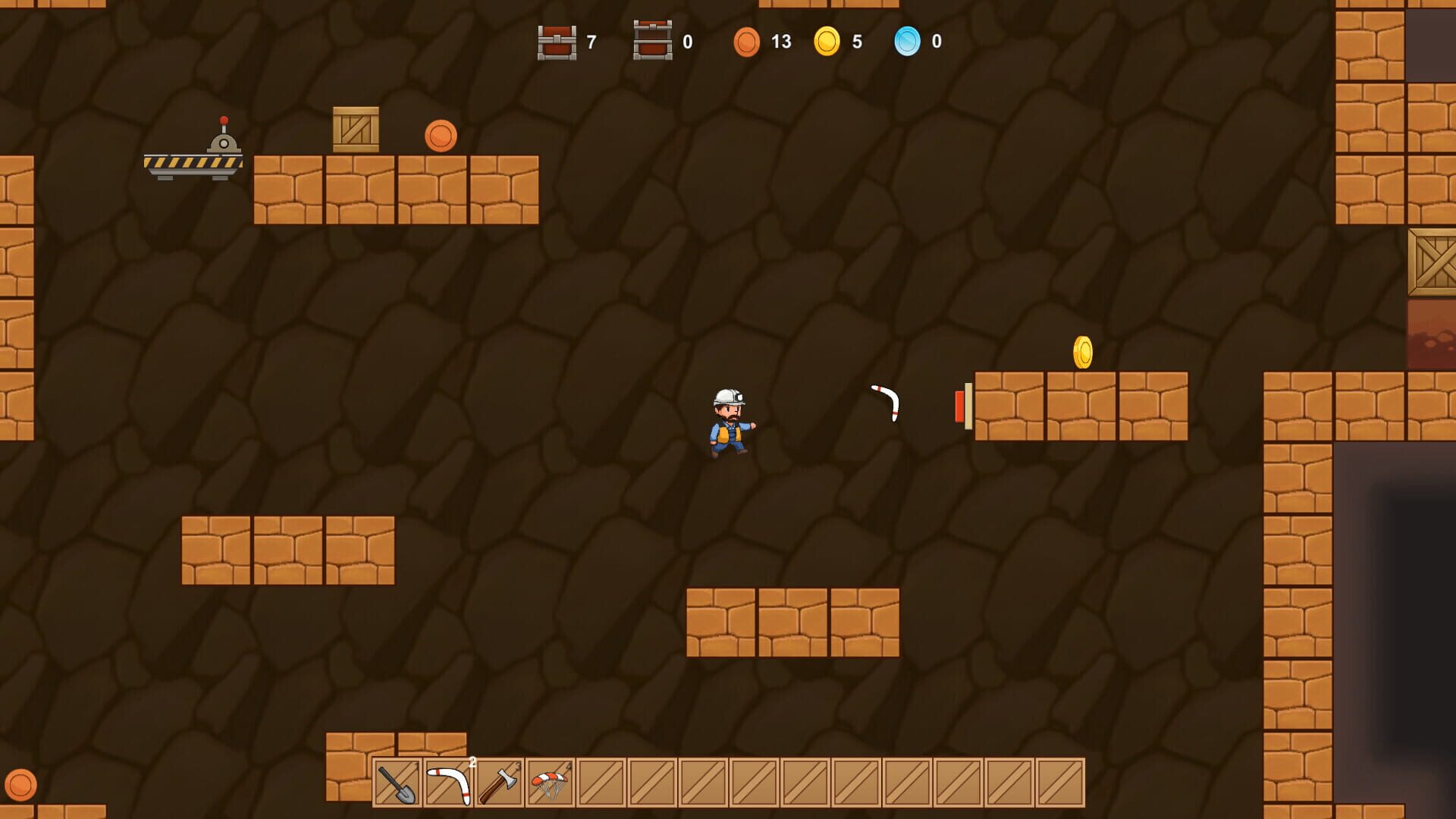
Task: Toggle the red light on the antenna robot
Action: (x=223, y=119)
